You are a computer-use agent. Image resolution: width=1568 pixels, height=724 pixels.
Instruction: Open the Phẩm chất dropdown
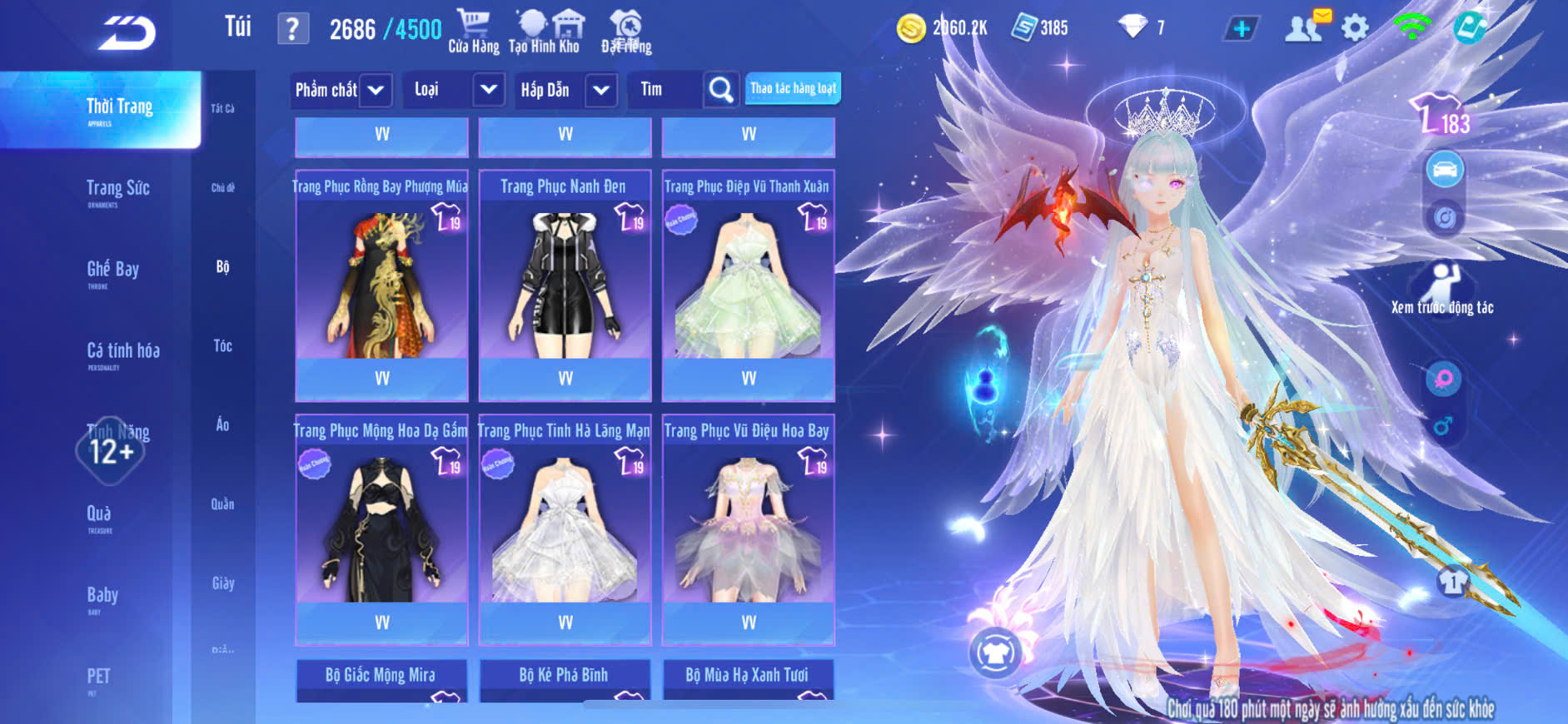point(341,90)
